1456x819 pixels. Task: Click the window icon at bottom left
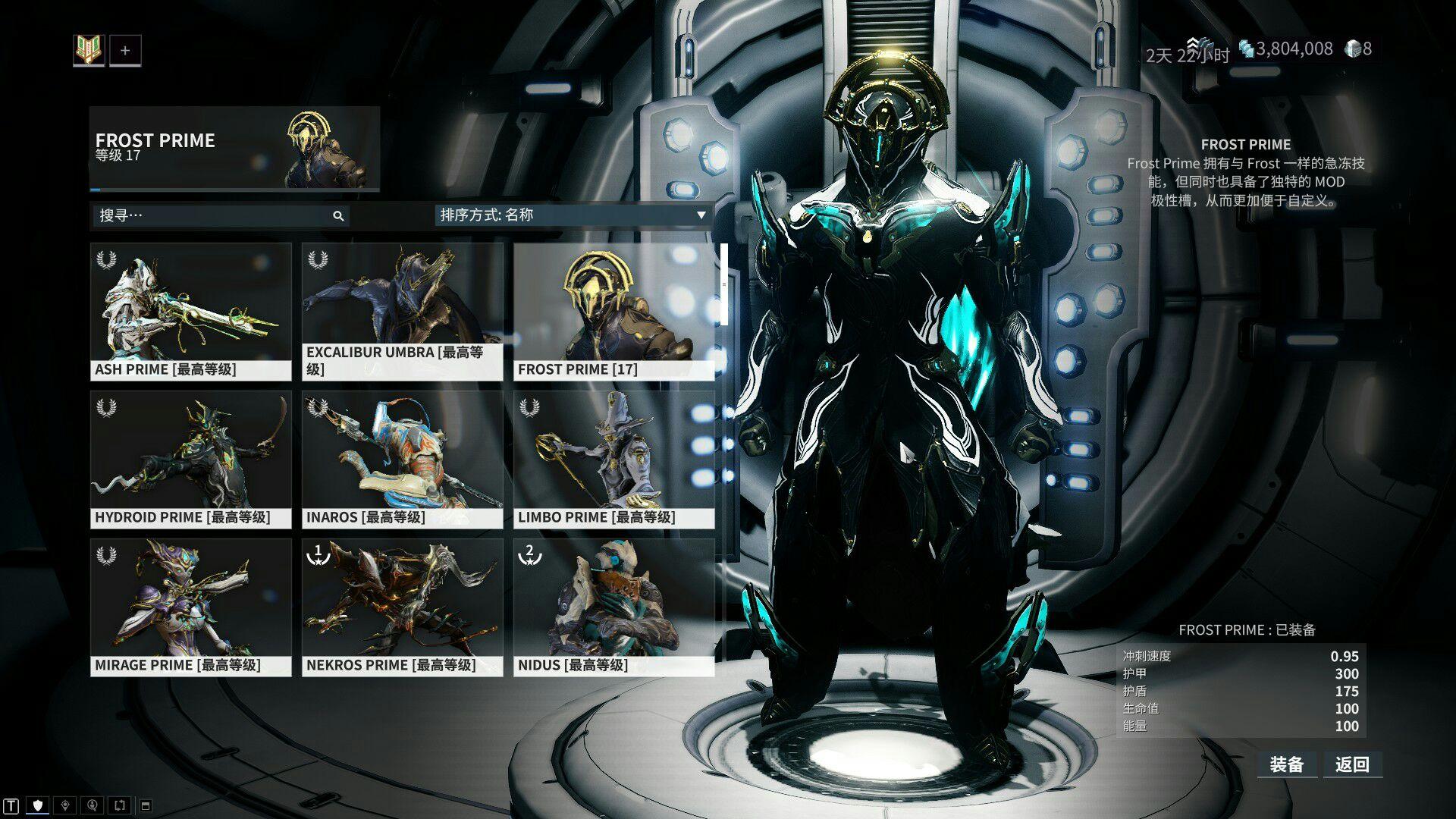[x=146, y=805]
